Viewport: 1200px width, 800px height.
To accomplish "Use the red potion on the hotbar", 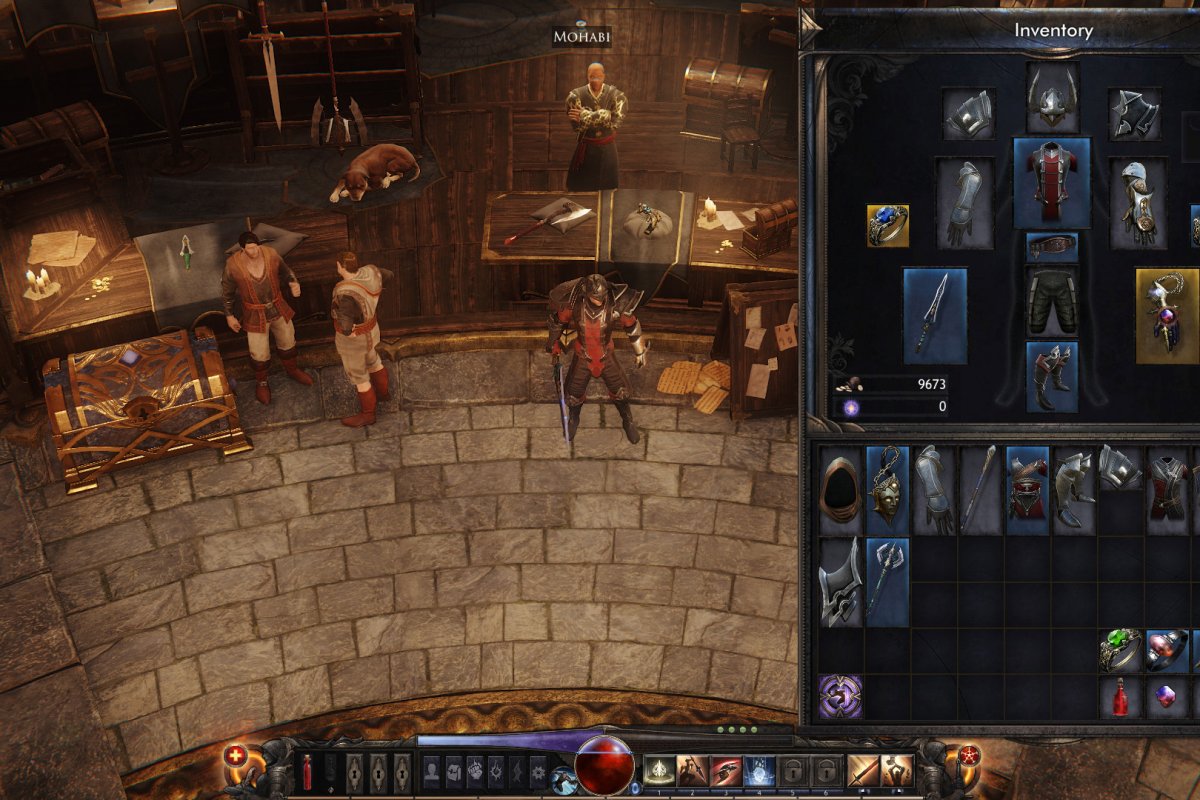I will point(307,772).
